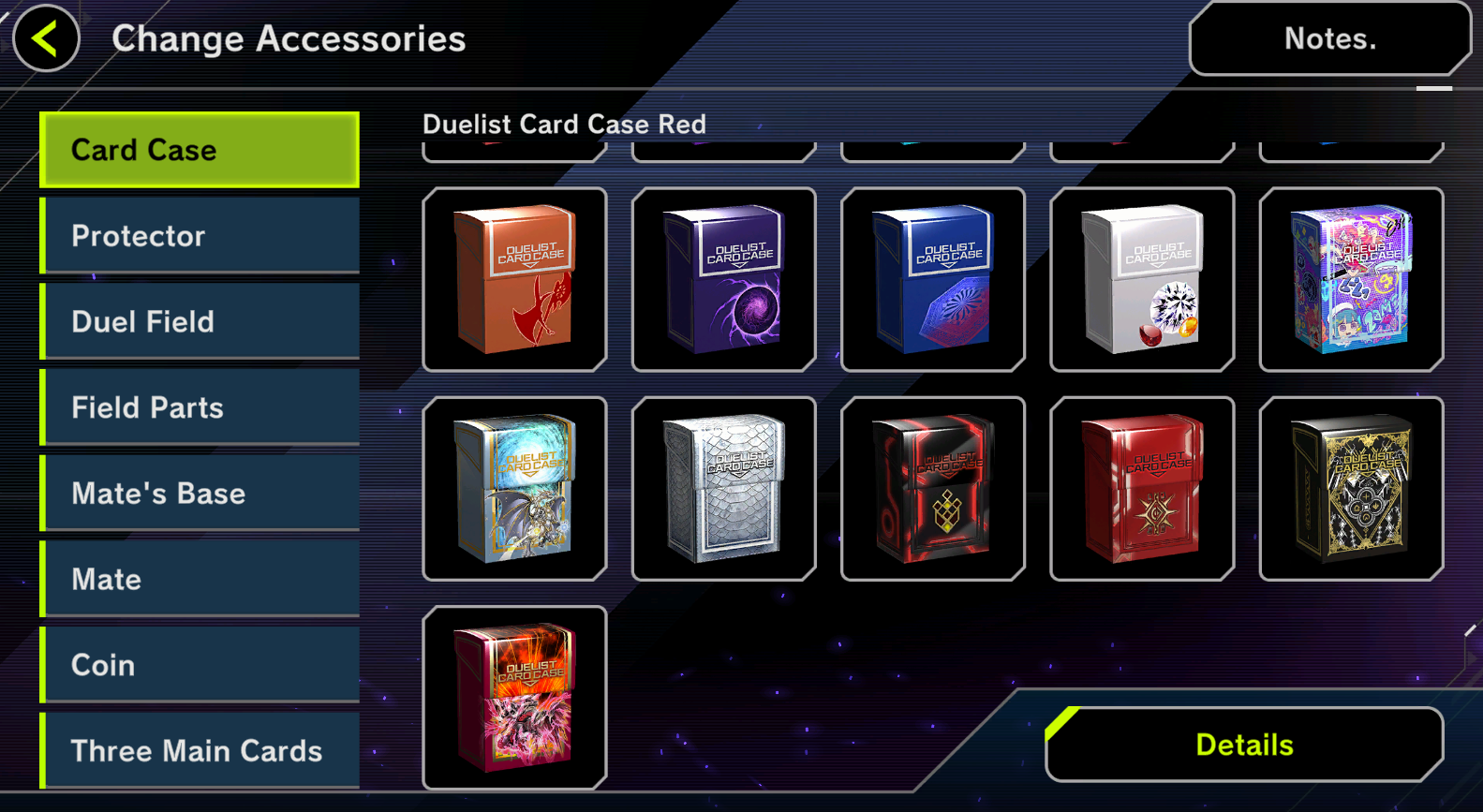
Task: View Details of the selected card case
Action: (1244, 745)
